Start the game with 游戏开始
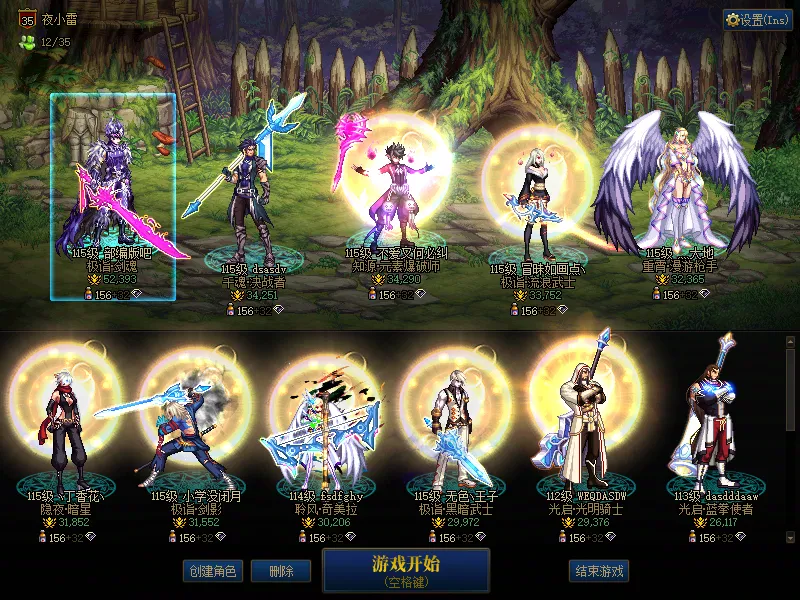This screenshot has width=800, height=600. 406,569
